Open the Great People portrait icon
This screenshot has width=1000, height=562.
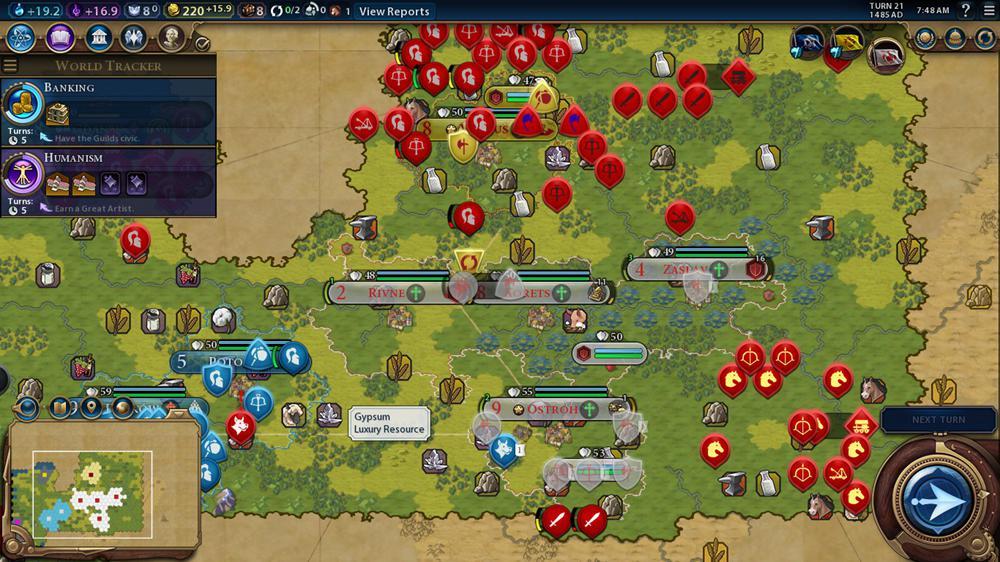click(x=172, y=38)
